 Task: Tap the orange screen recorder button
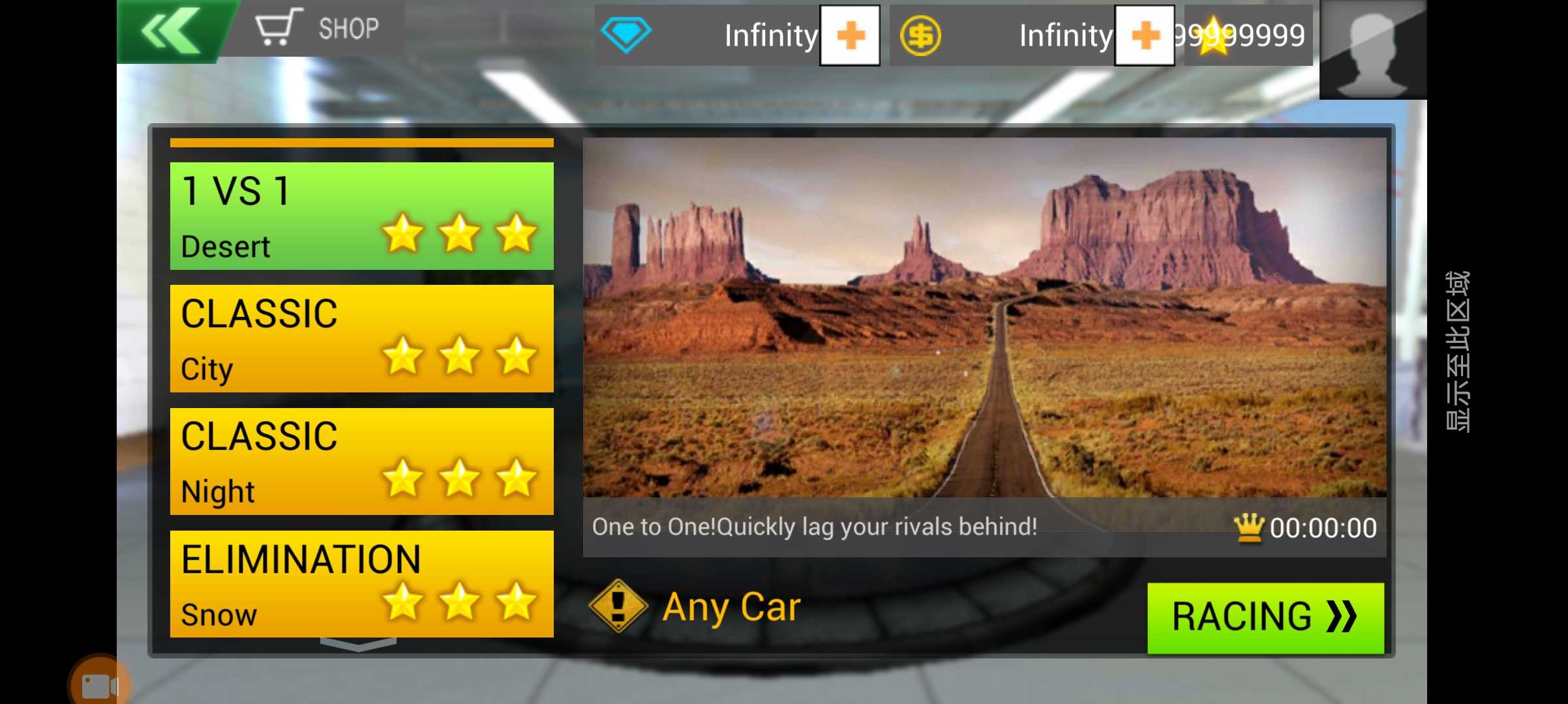(x=99, y=684)
